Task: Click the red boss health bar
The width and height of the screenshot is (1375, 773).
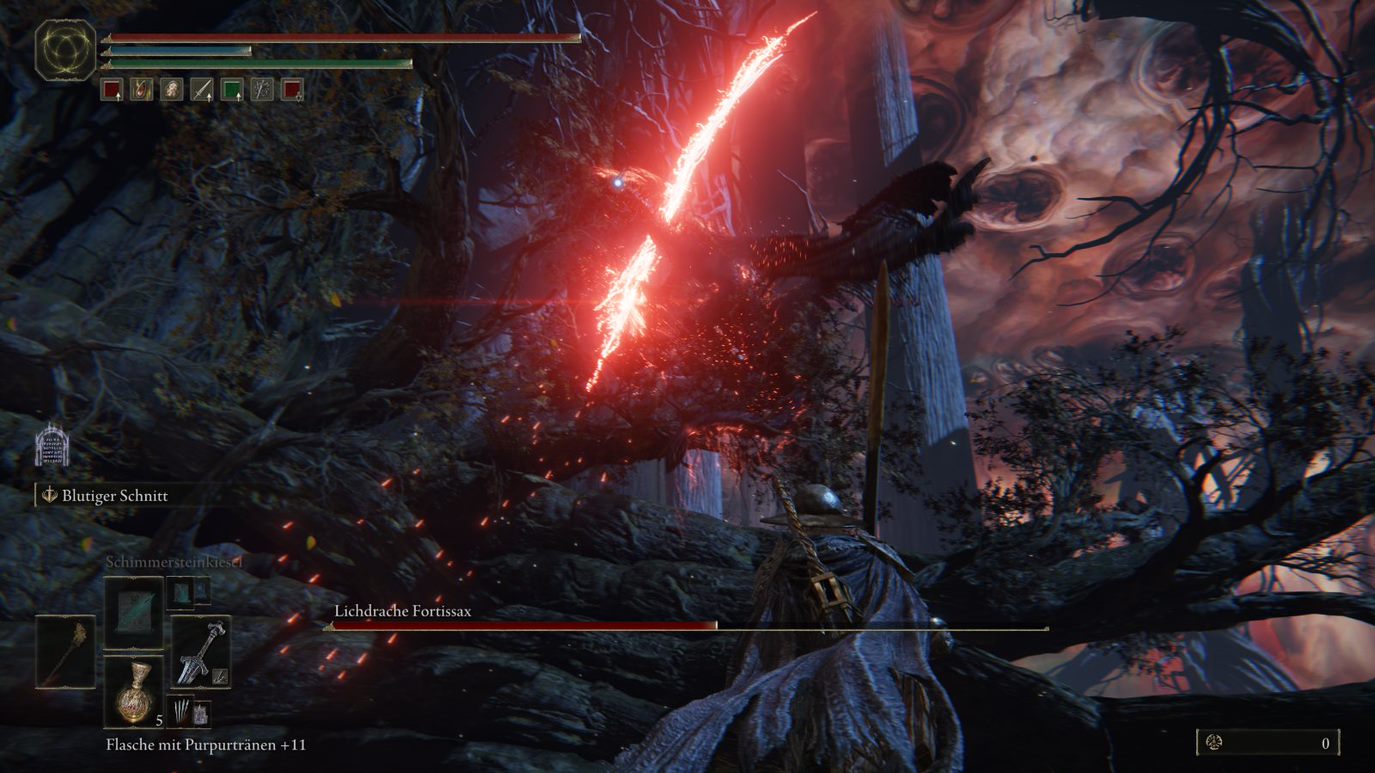Action: coord(520,625)
